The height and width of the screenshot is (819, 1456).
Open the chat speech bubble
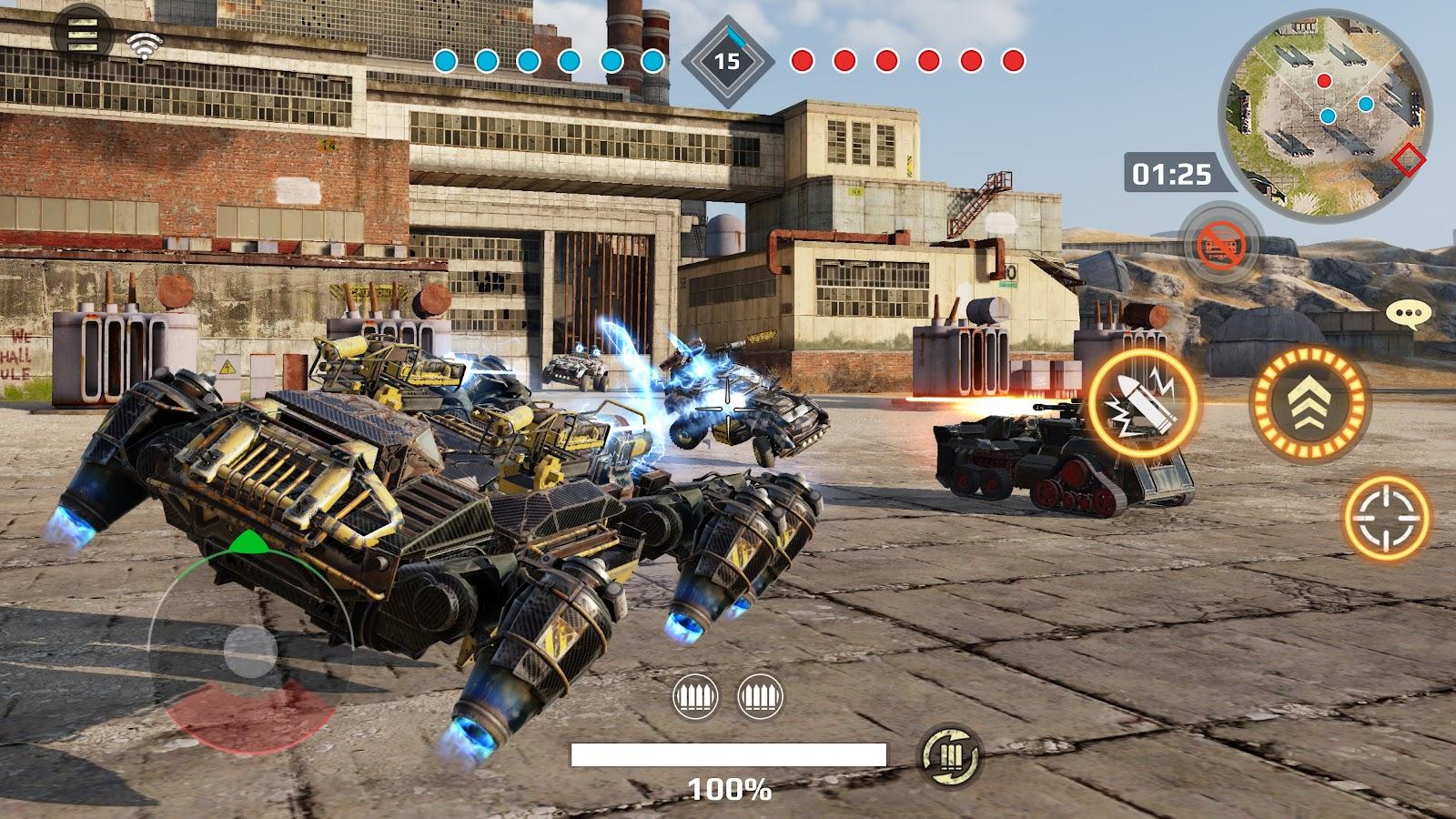(1408, 315)
